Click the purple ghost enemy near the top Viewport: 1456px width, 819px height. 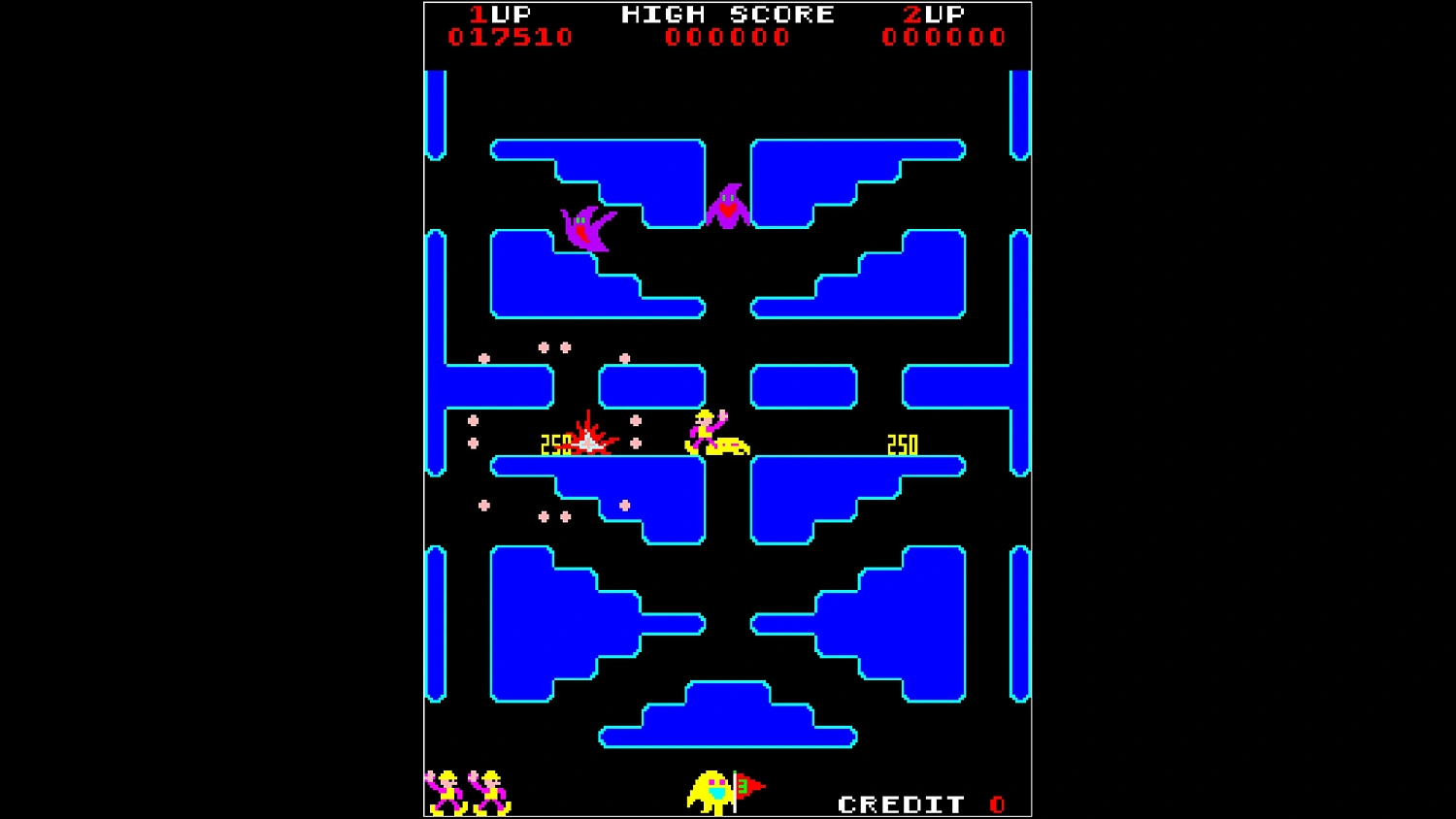click(x=728, y=204)
